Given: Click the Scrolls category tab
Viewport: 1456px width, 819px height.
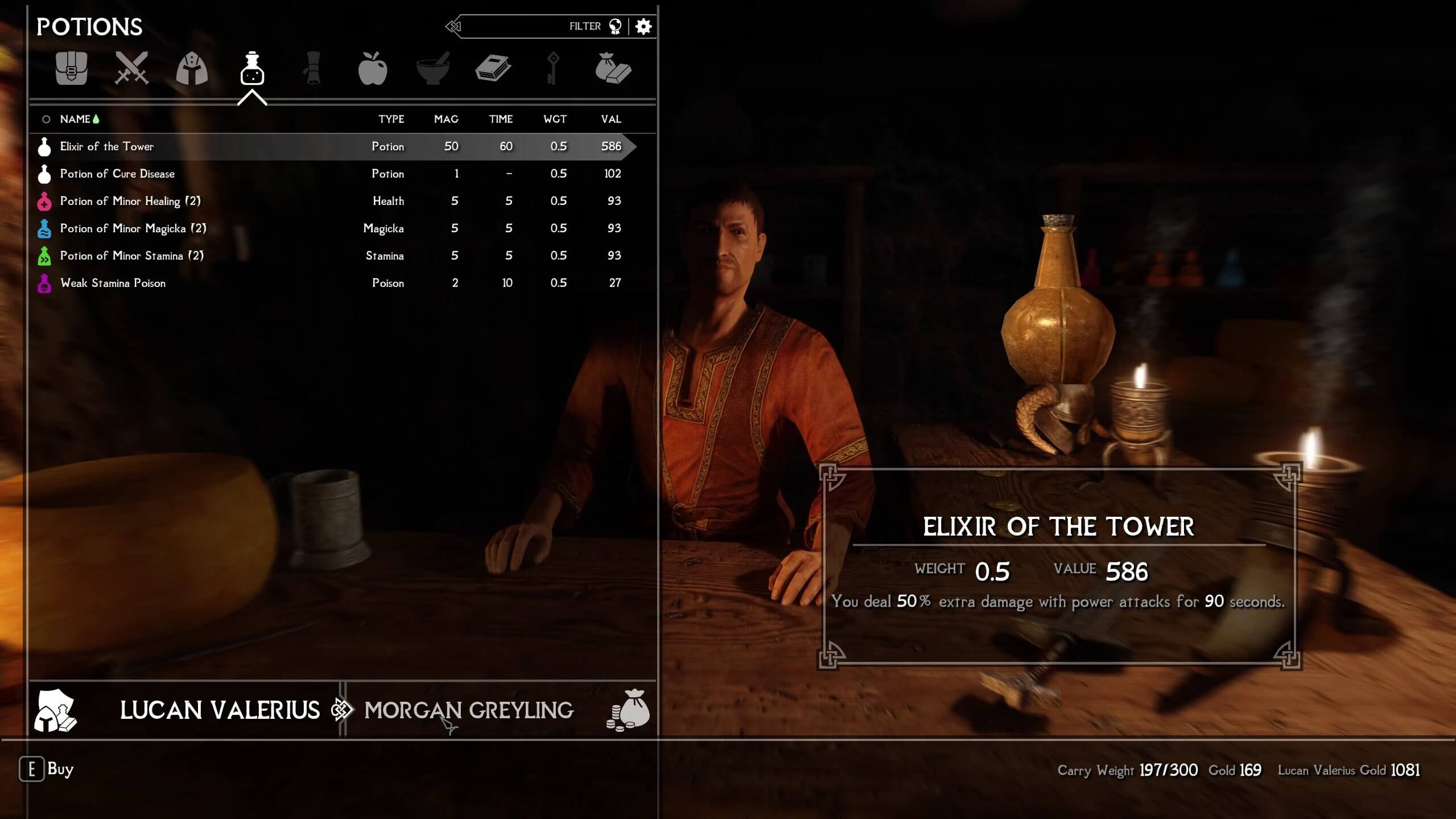Looking at the screenshot, I should coord(314,68).
